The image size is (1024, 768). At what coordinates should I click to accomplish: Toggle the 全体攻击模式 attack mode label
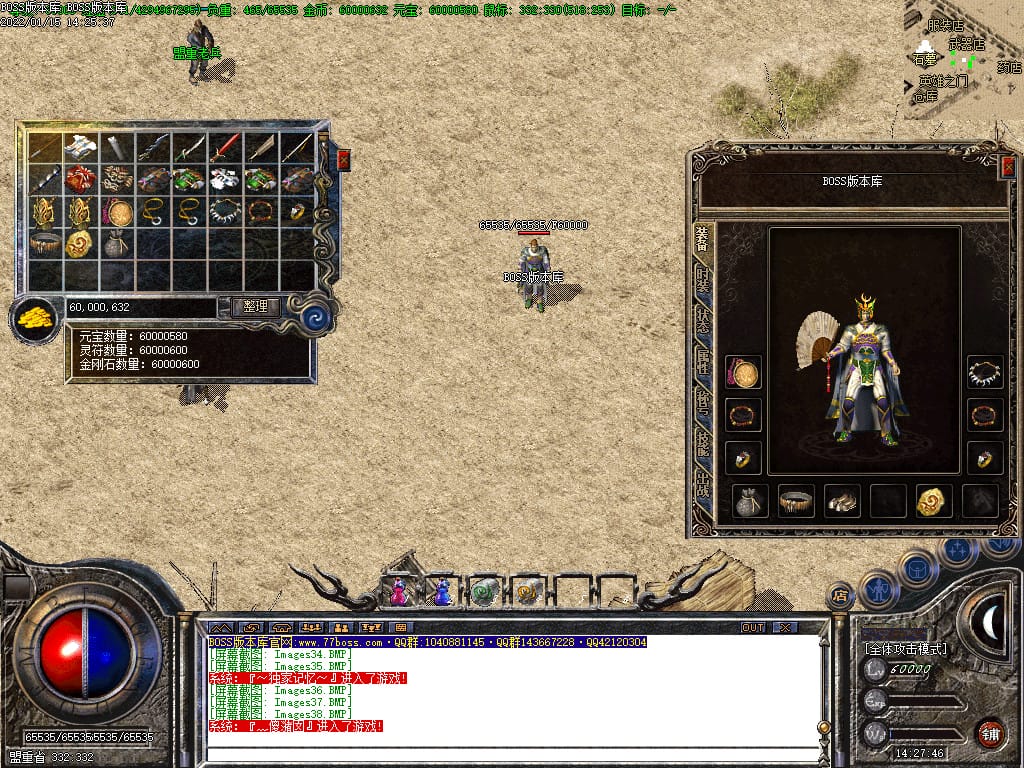(906, 649)
